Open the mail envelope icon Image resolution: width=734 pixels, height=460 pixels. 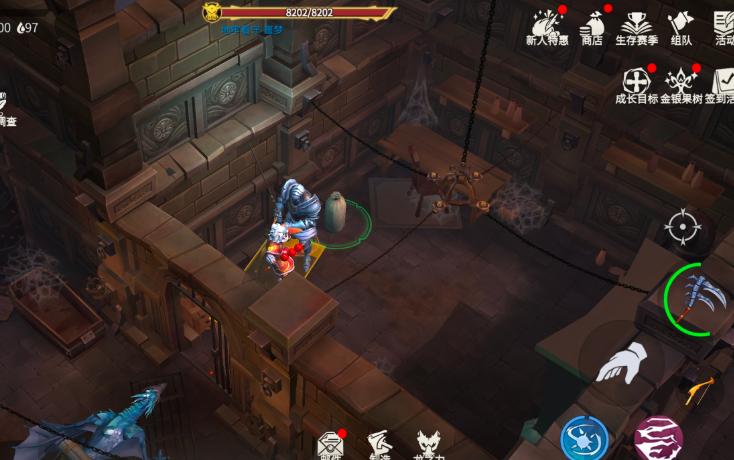(330, 447)
